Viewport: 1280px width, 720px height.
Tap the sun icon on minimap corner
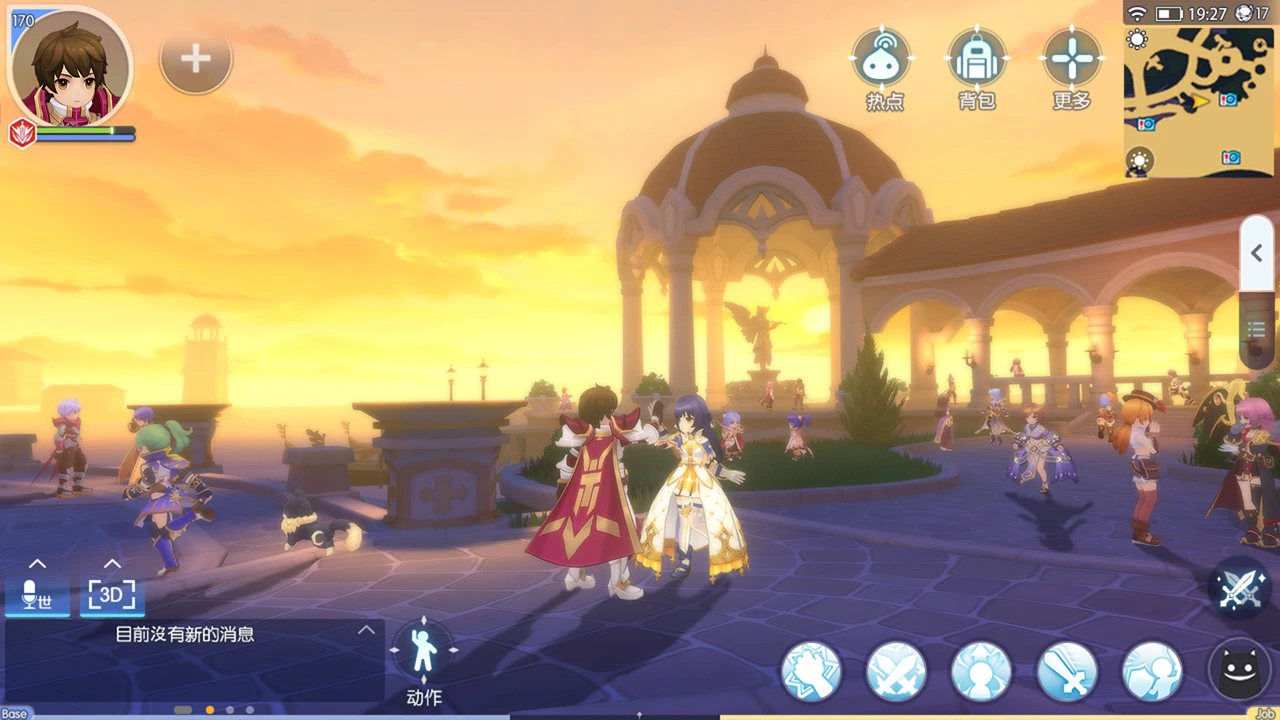click(1137, 40)
